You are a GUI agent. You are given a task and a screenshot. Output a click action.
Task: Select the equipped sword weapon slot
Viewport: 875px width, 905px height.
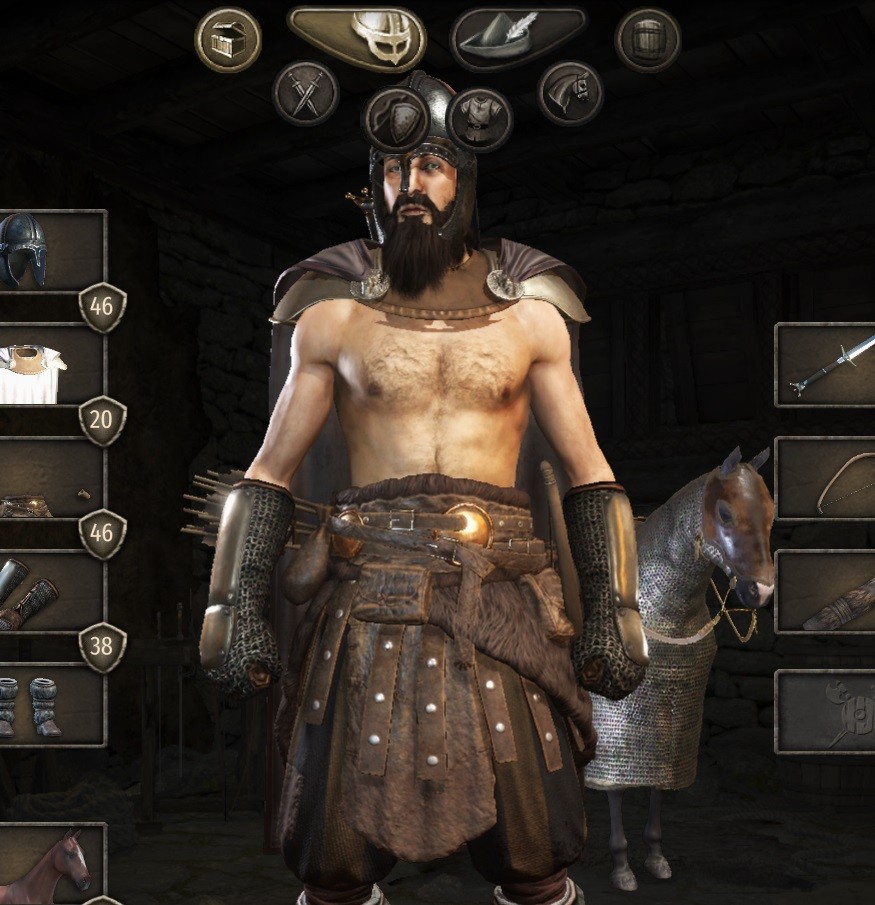826,364
